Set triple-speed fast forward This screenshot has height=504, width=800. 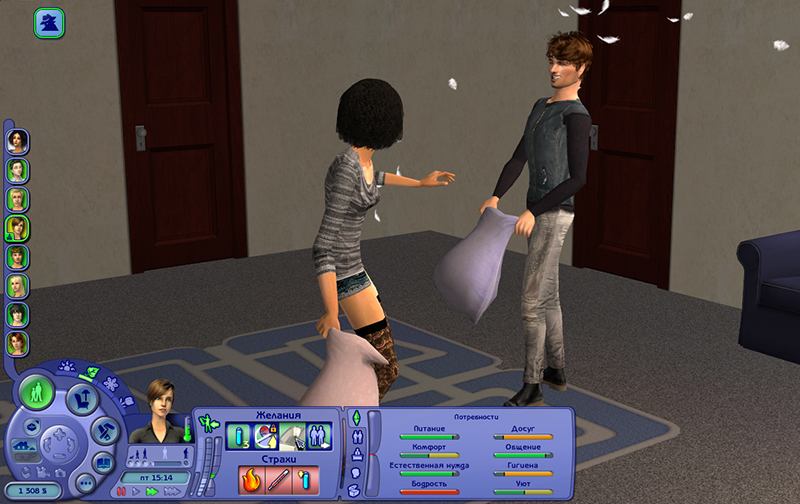pos(170,492)
